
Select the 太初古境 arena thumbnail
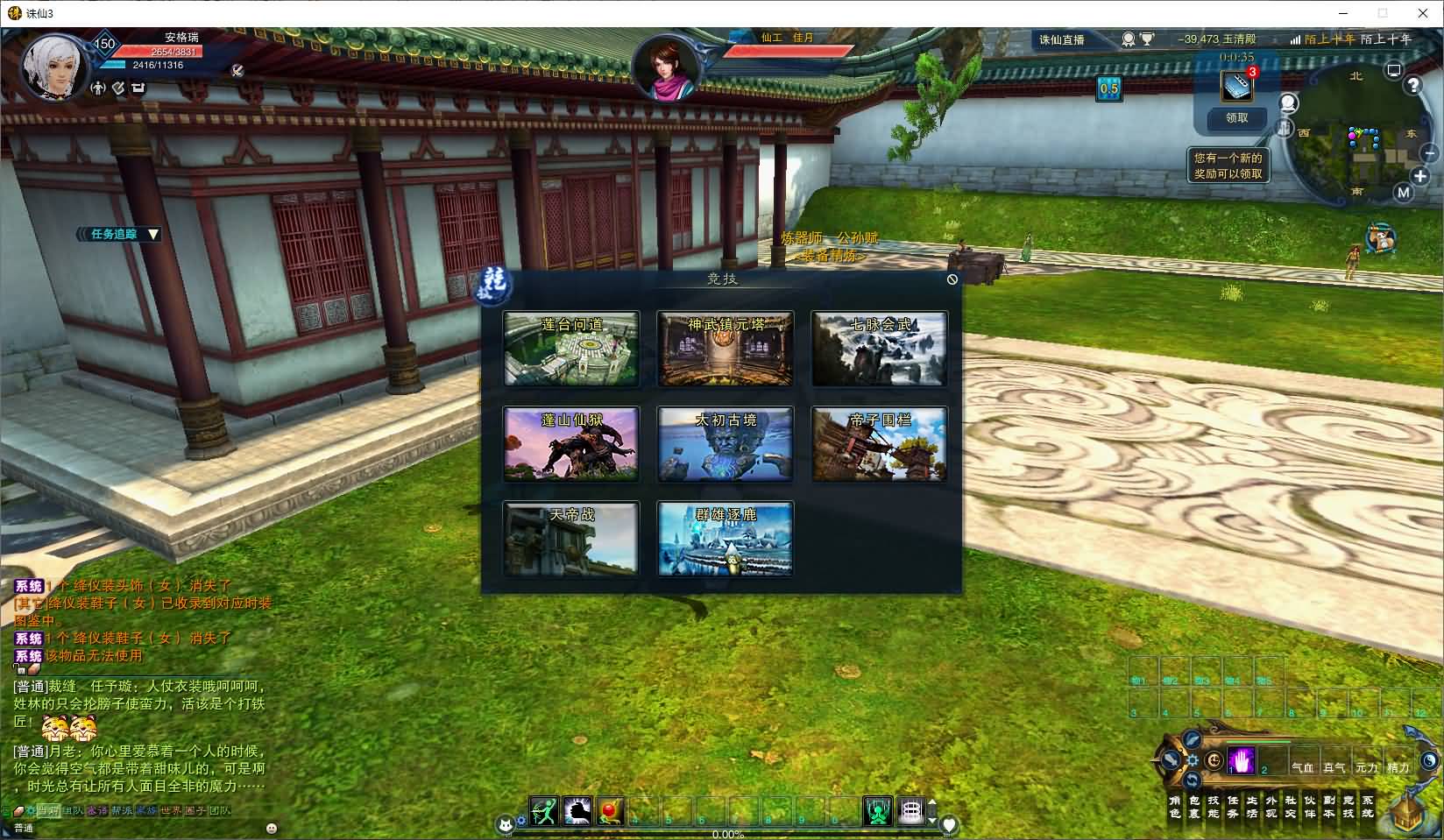click(x=724, y=444)
